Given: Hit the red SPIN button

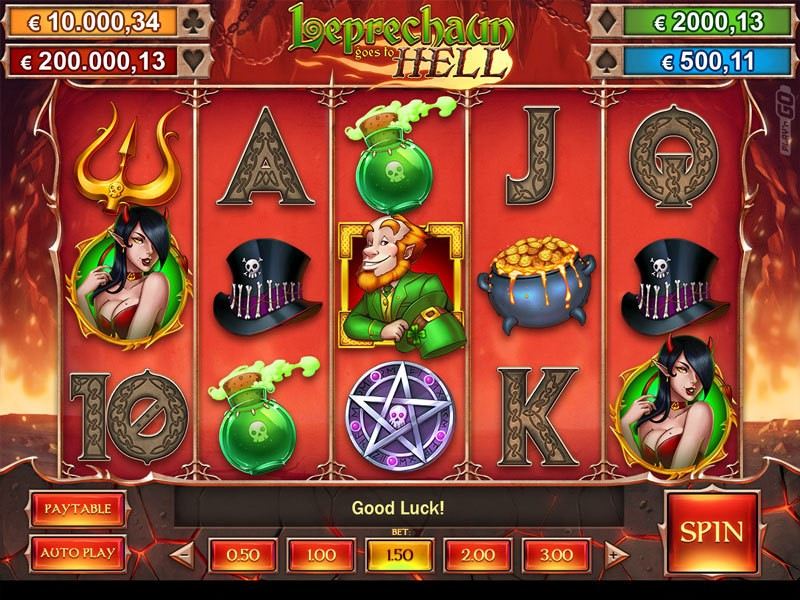Looking at the screenshot, I should pyautogui.click(x=711, y=530).
